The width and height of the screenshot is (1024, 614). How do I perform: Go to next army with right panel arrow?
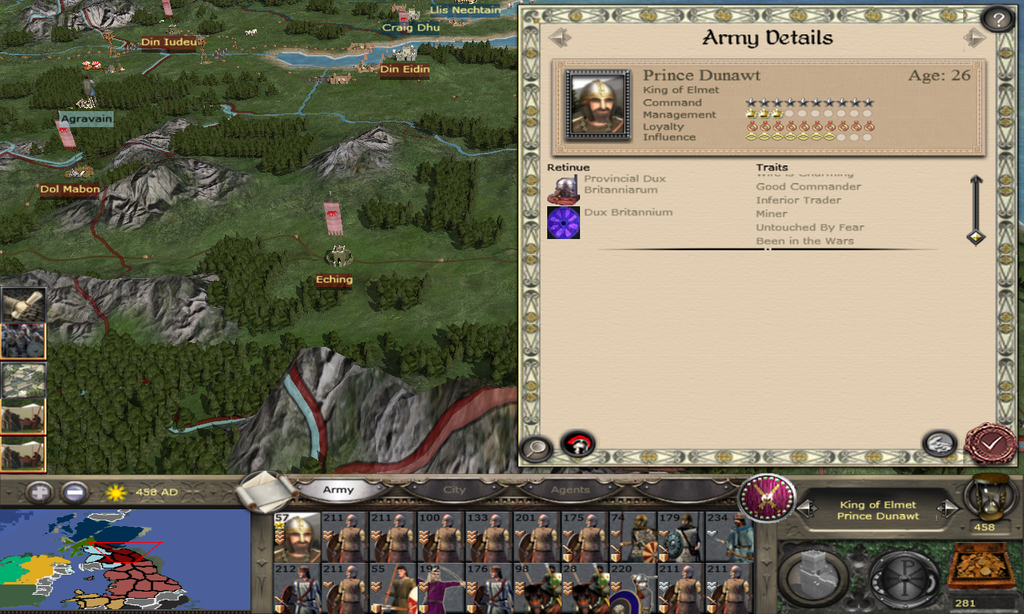[x=974, y=37]
